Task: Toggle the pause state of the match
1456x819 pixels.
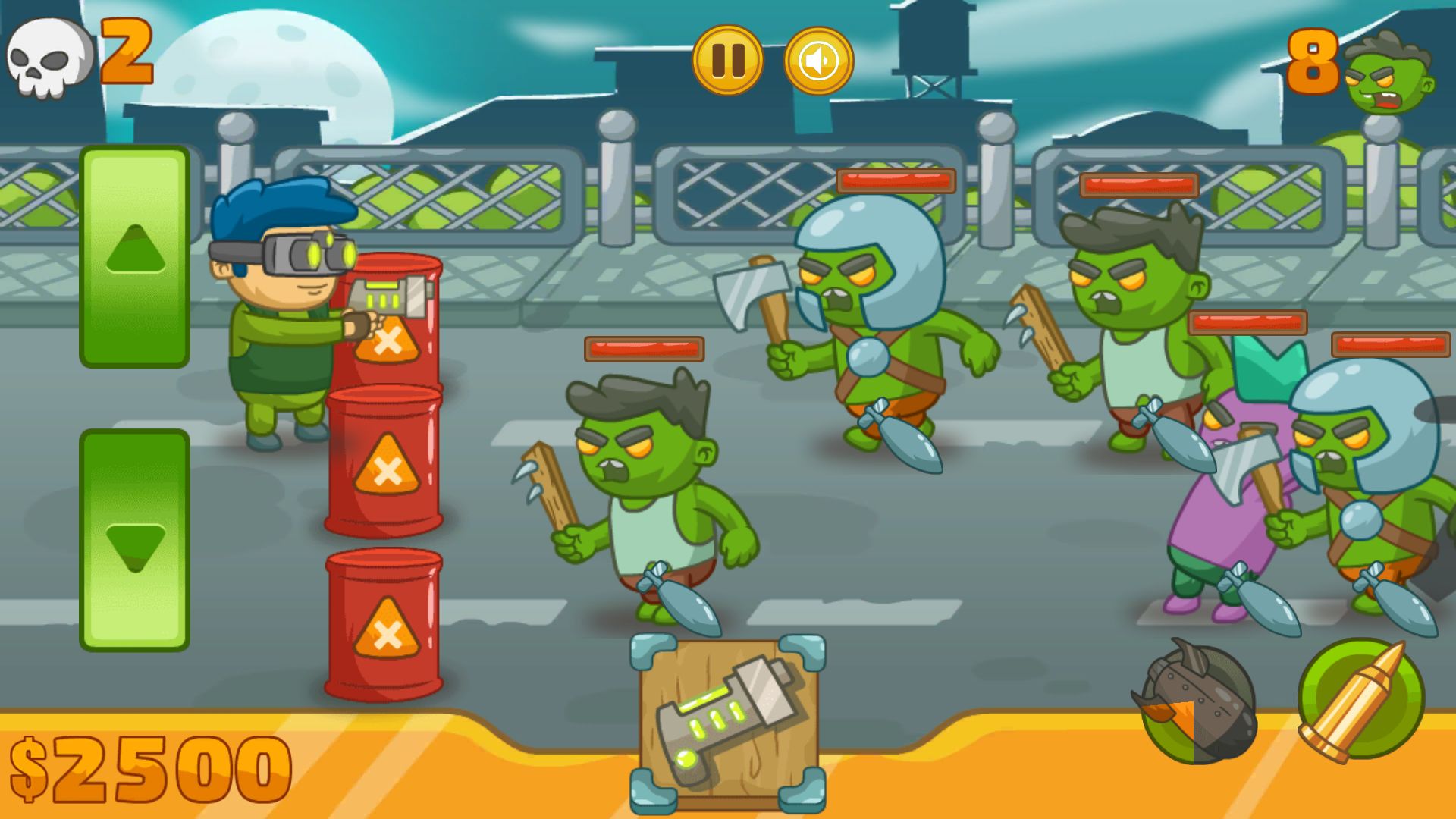Action: coord(727,61)
